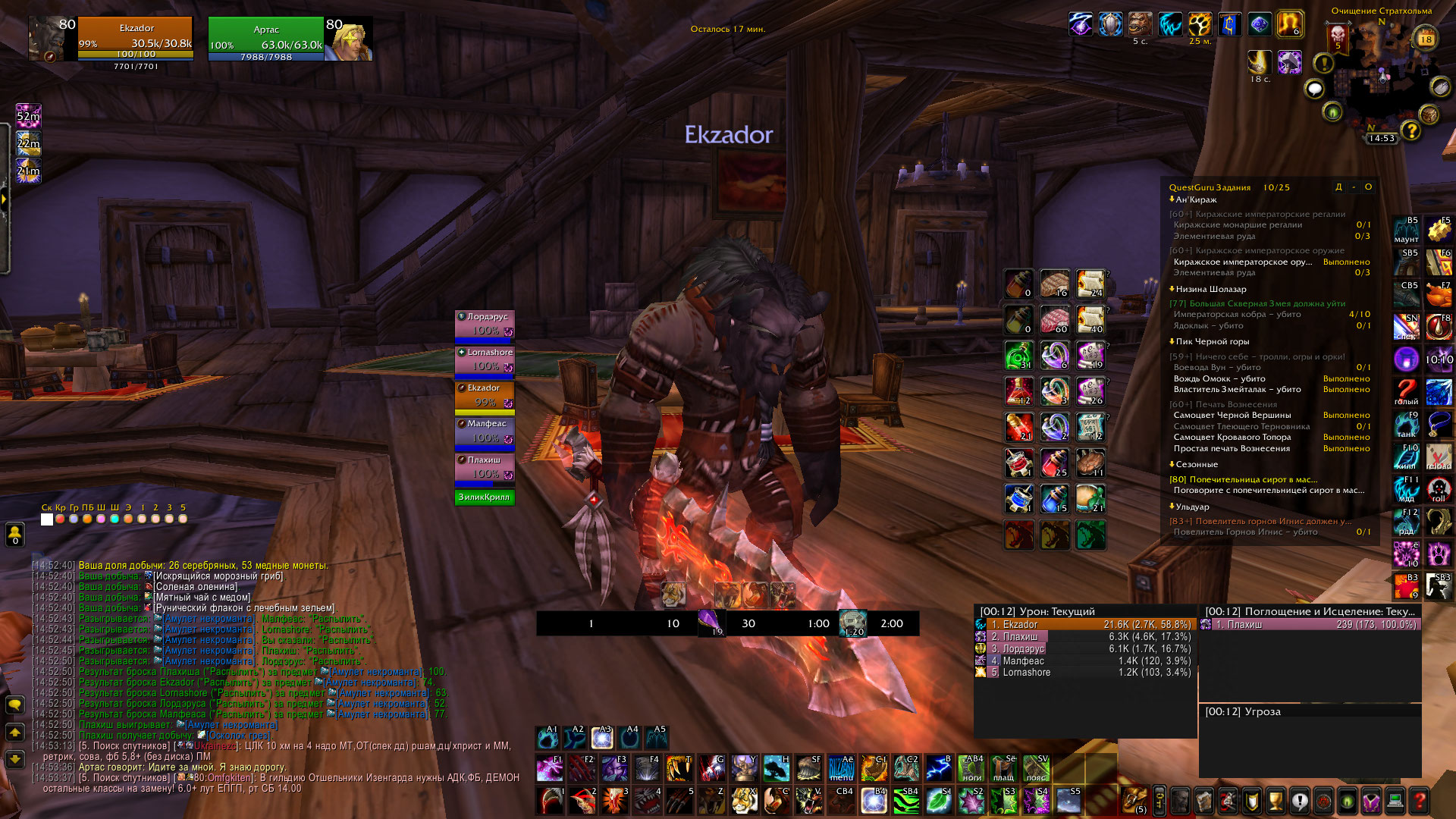Click the minimap clock showing 14:53

[1382, 138]
